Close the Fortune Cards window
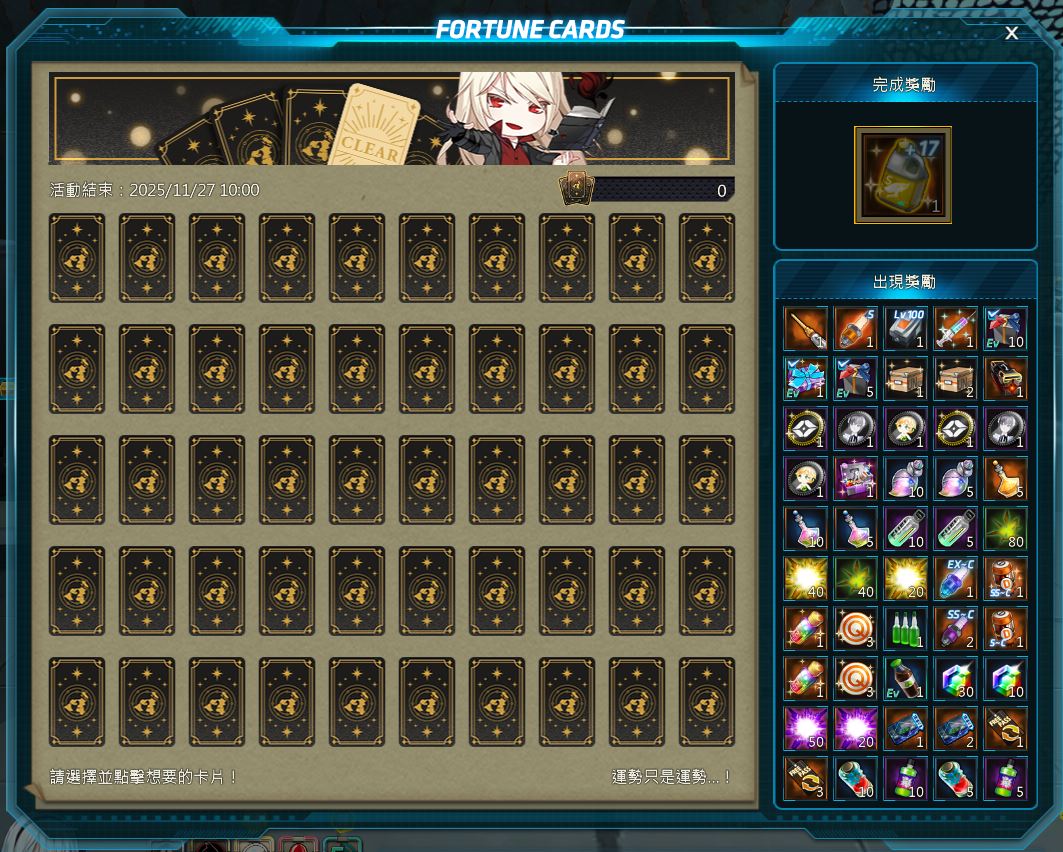Screen dimensions: 1063x852 [x=1011, y=33]
